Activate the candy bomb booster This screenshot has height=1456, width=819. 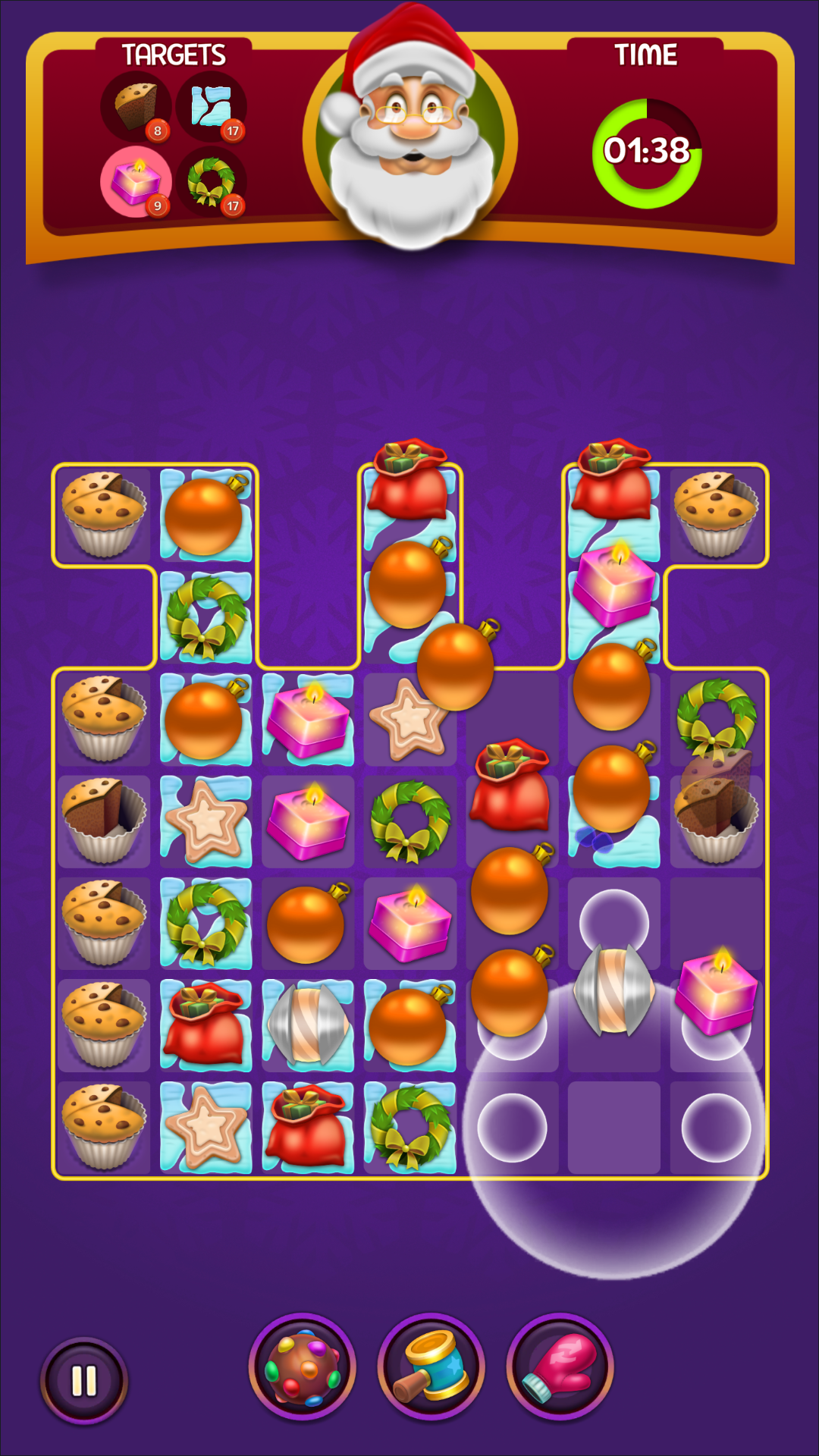(303, 1367)
